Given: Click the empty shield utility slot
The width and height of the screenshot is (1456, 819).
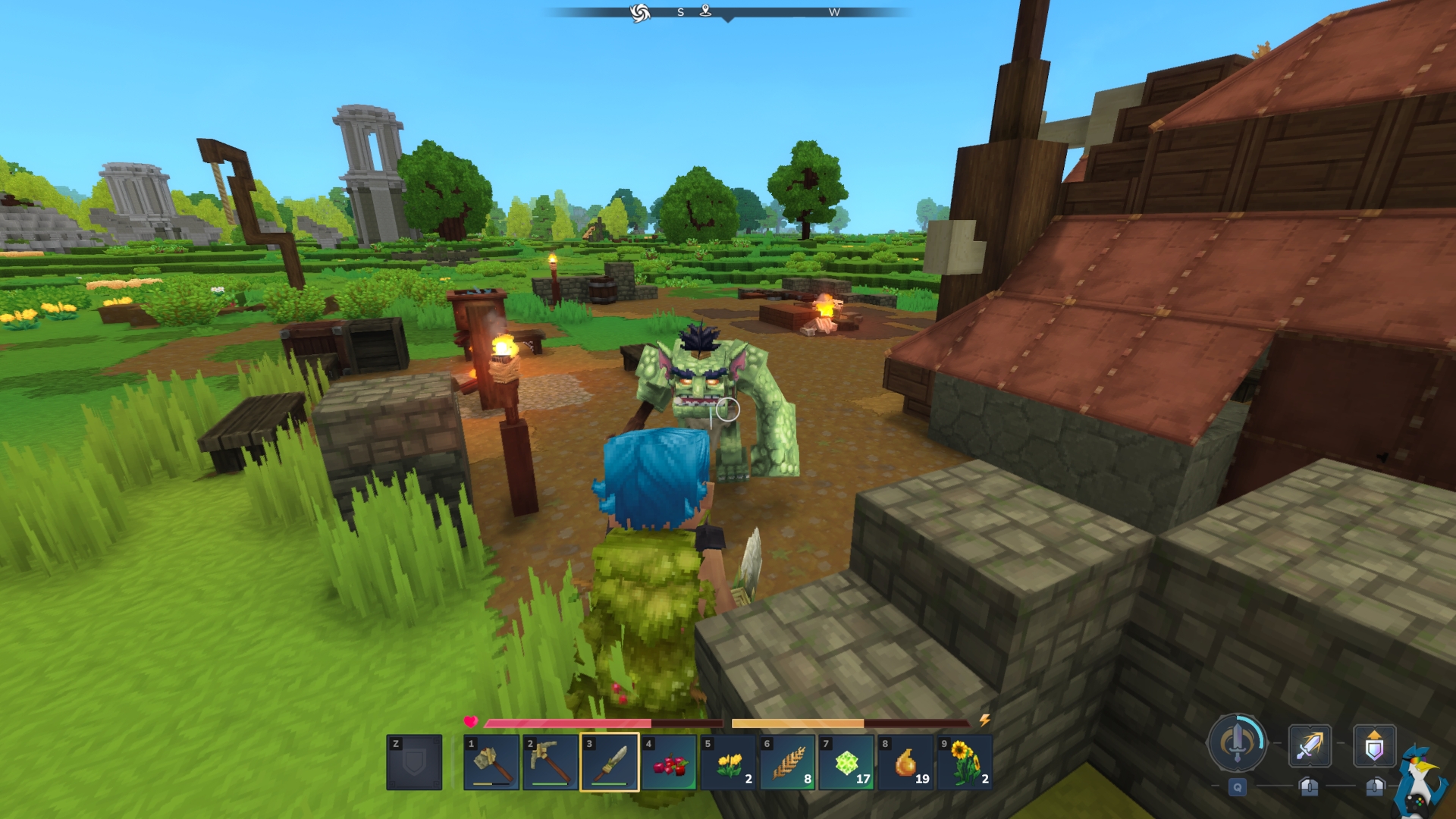Looking at the screenshot, I should [414, 763].
